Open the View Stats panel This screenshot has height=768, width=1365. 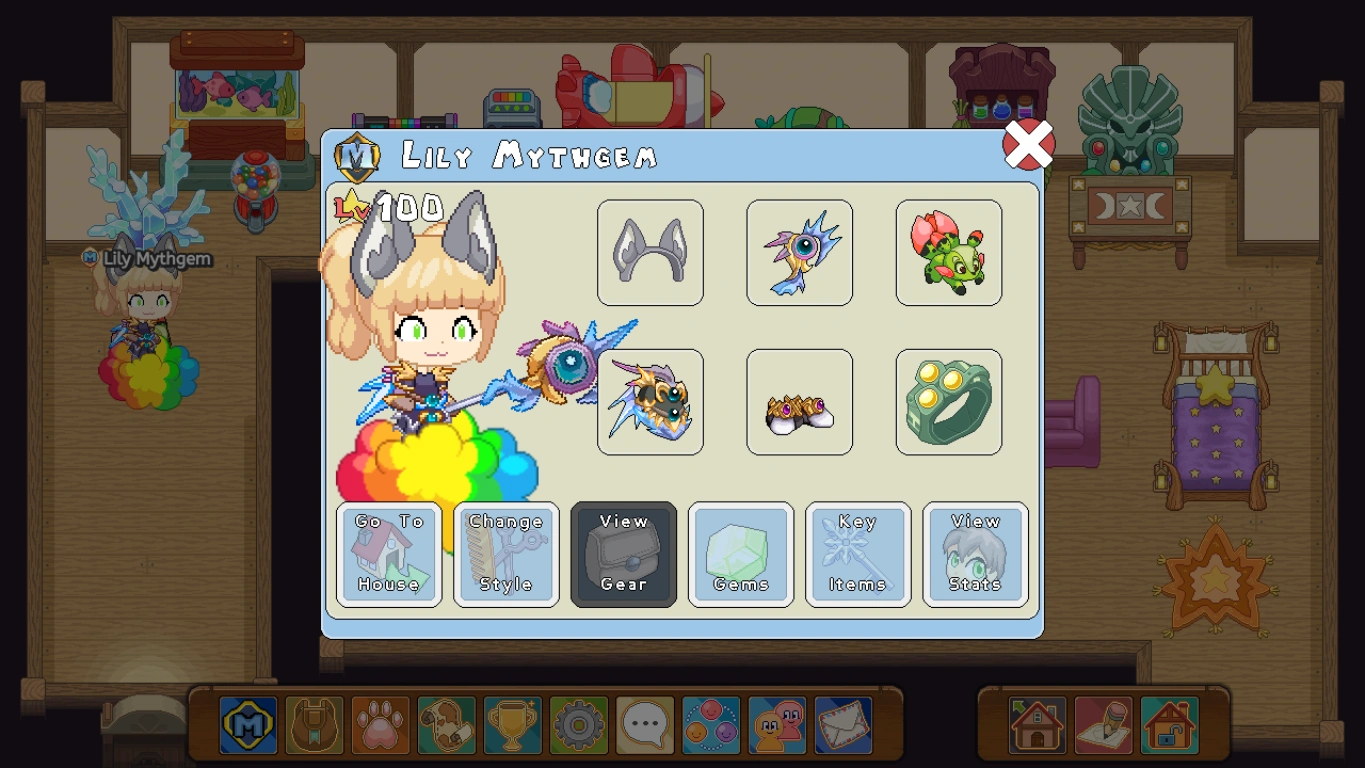(x=975, y=555)
